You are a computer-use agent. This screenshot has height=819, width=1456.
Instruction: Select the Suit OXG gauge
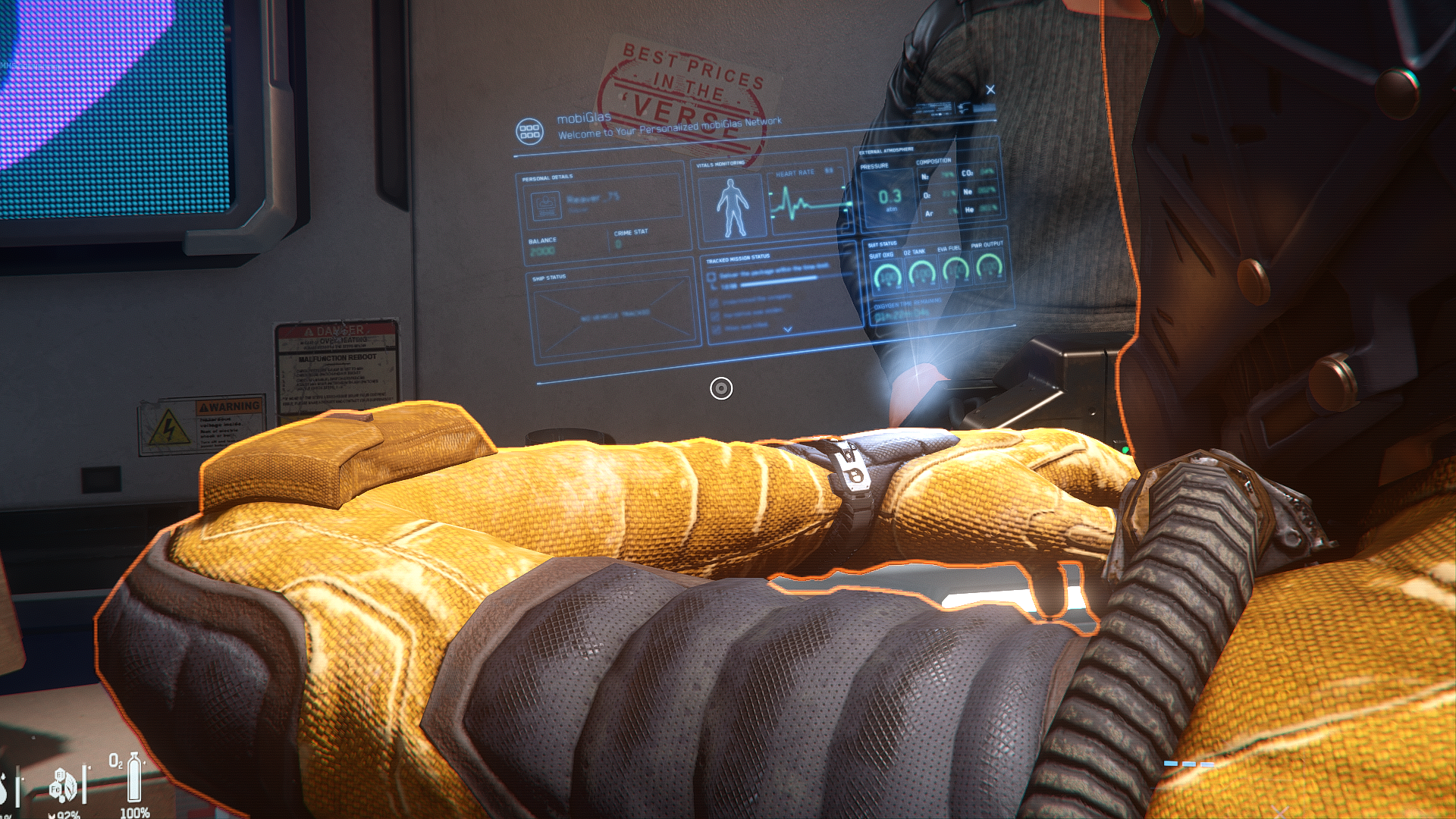coord(886,274)
